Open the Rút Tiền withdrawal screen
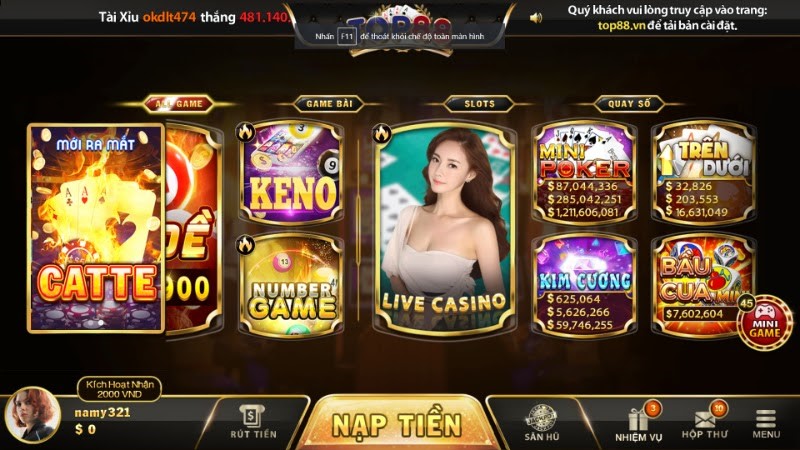 click(x=252, y=422)
